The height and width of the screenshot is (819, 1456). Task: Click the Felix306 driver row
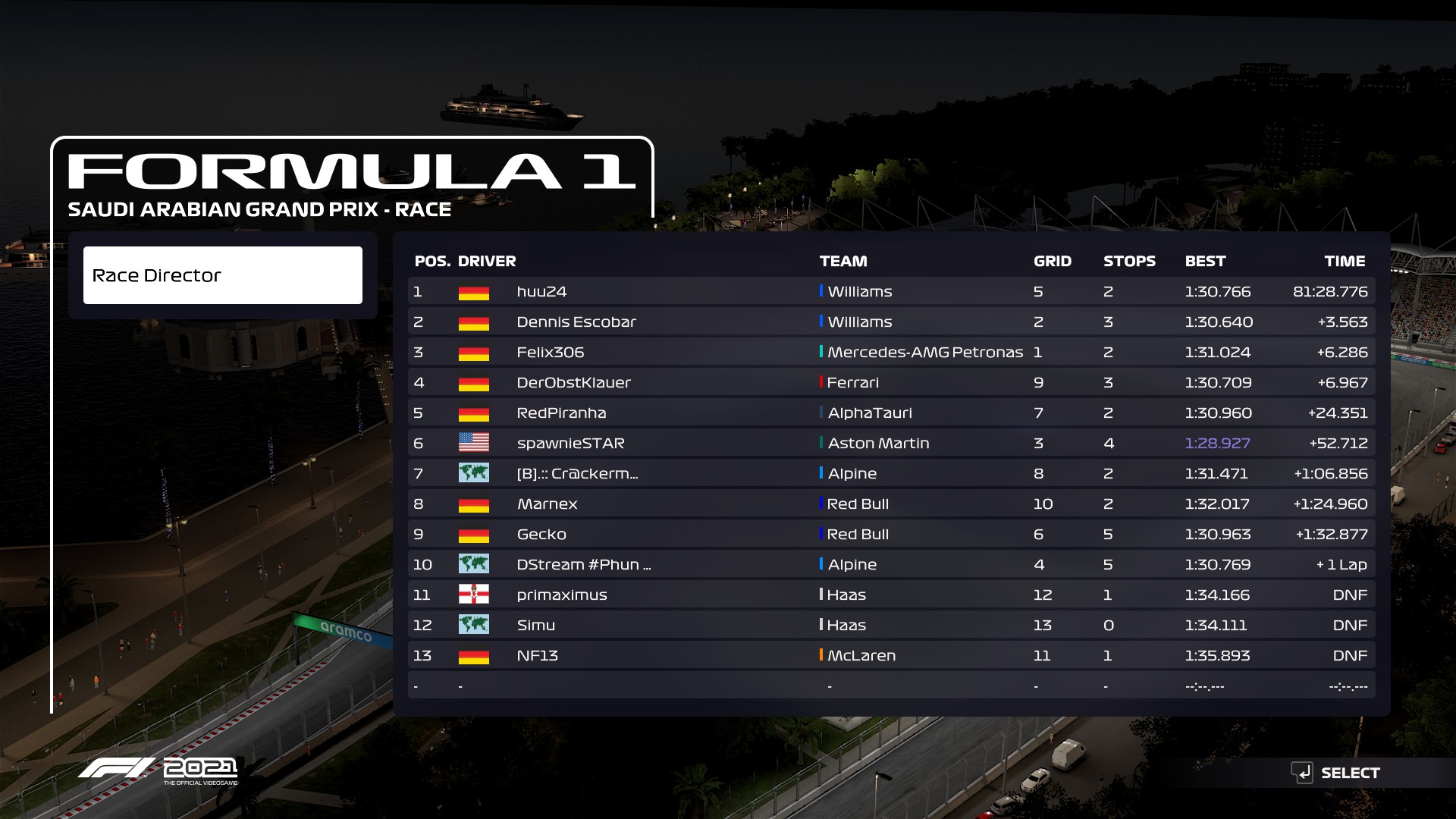coord(891,352)
